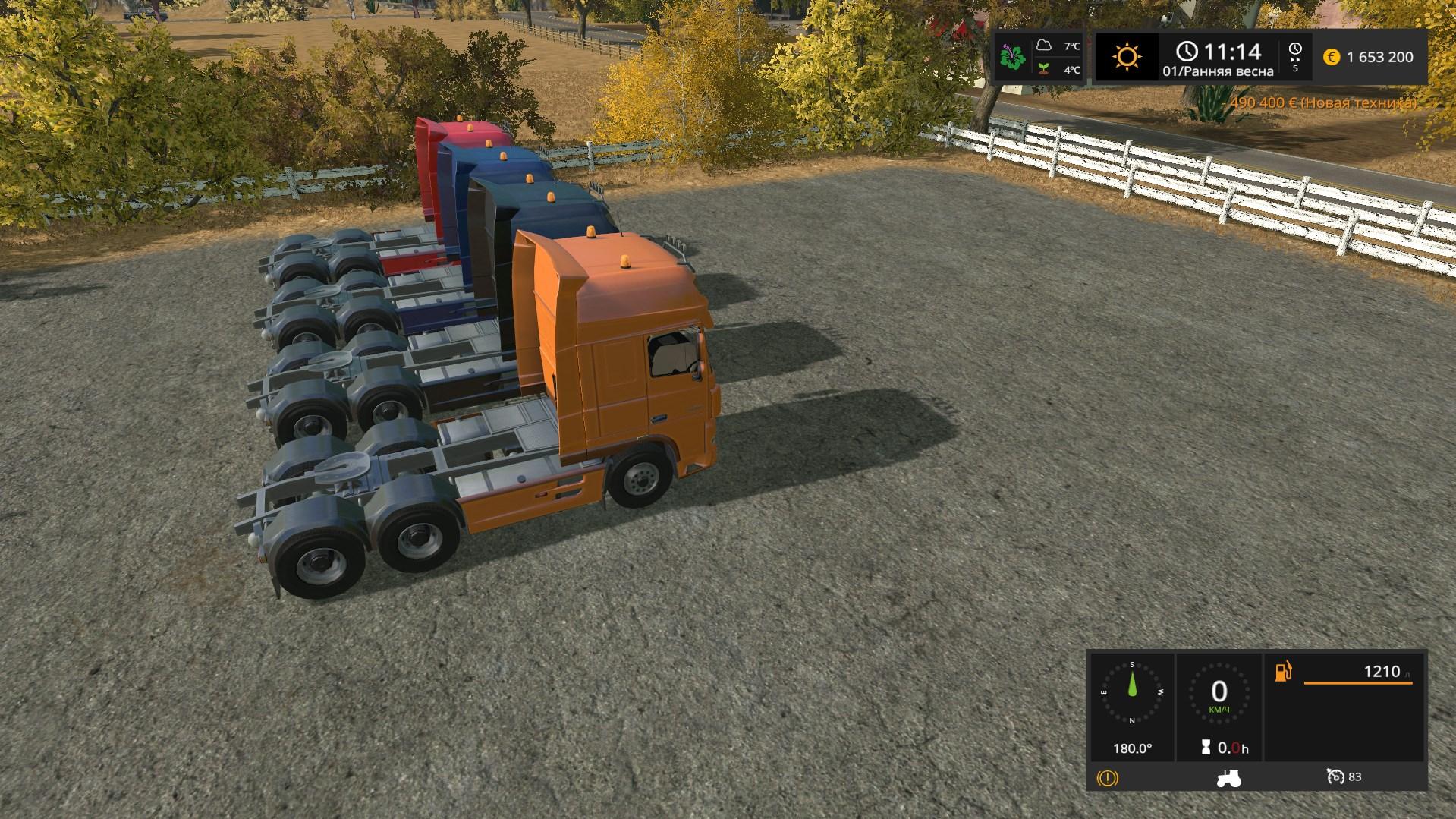Toggle the handbrake warning indicator
This screenshot has width=1456, height=819.
tap(1108, 778)
